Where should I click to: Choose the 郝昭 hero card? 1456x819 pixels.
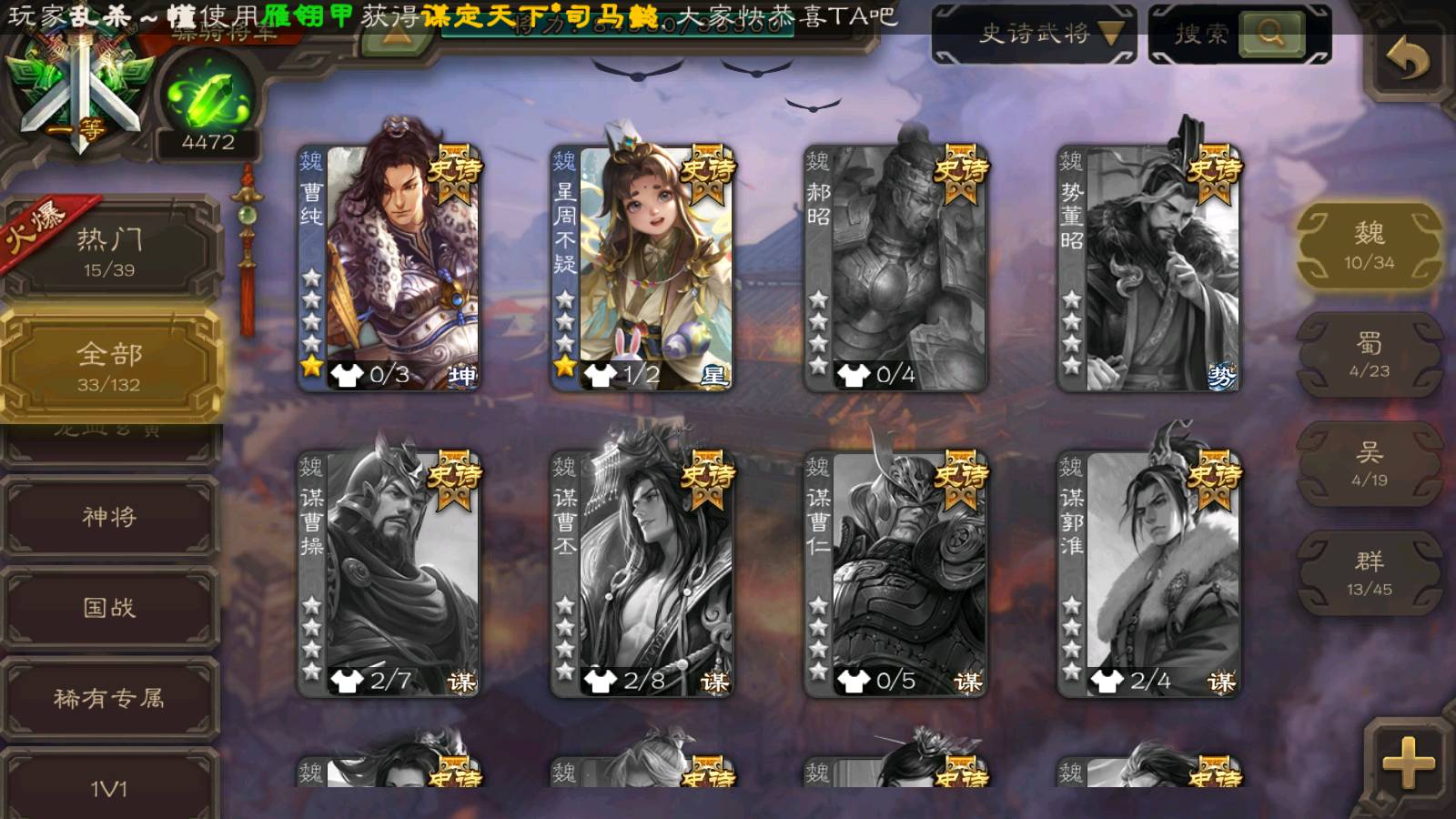coord(896,268)
